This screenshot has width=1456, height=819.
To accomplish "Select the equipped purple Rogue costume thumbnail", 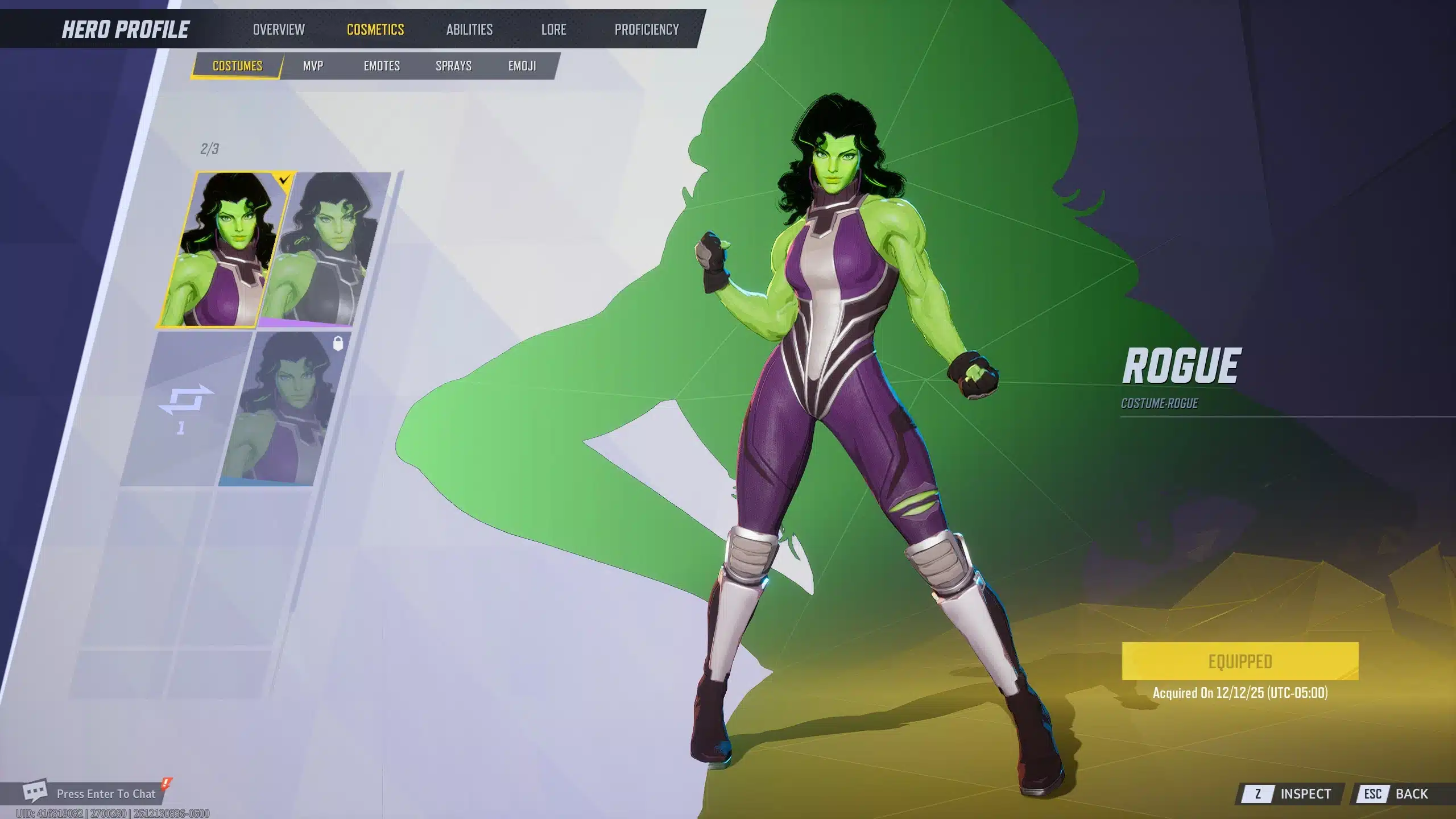I will [225, 250].
